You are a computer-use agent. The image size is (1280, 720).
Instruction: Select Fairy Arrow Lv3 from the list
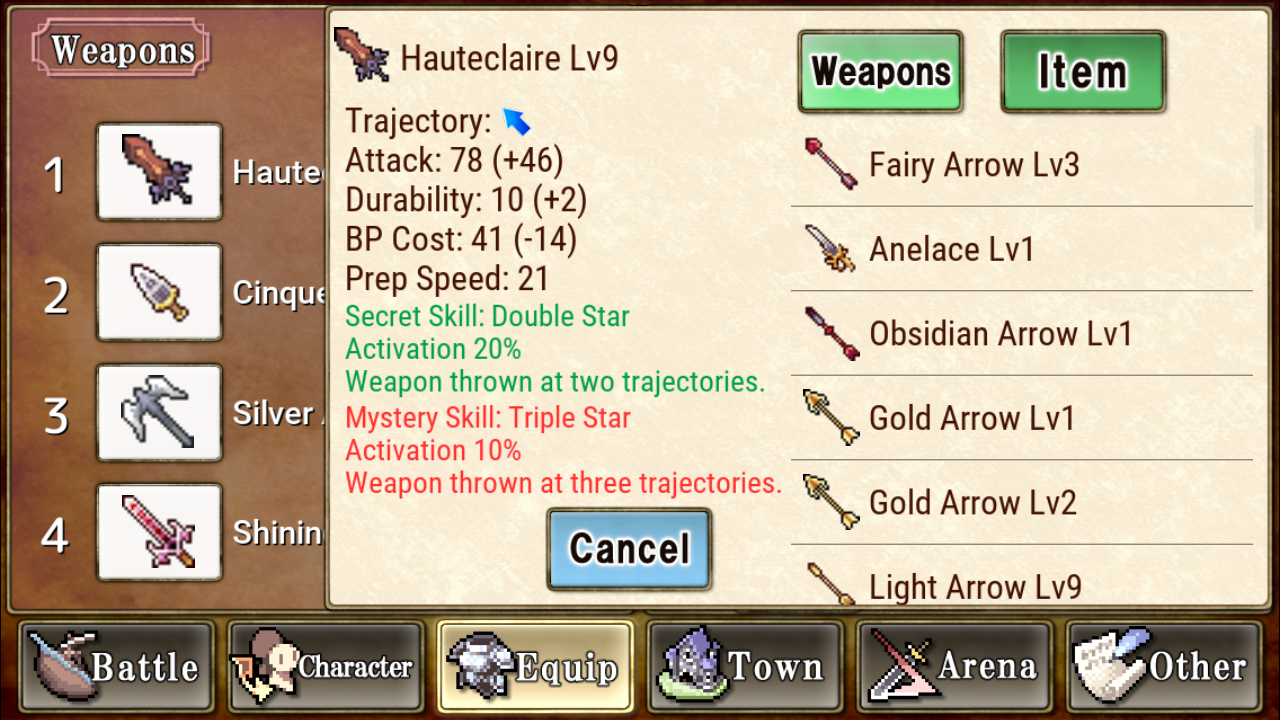pos(1020,165)
